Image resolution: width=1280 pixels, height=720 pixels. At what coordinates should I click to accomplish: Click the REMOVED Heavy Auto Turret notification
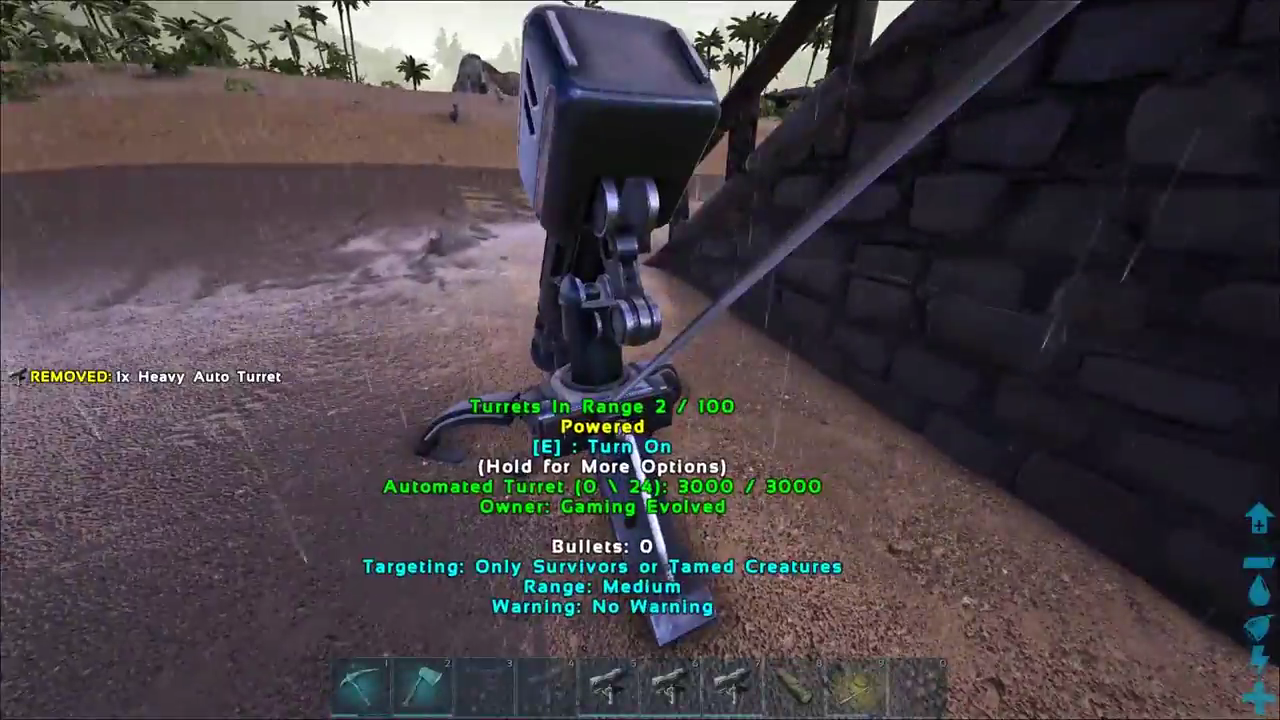tap(155, 377)
